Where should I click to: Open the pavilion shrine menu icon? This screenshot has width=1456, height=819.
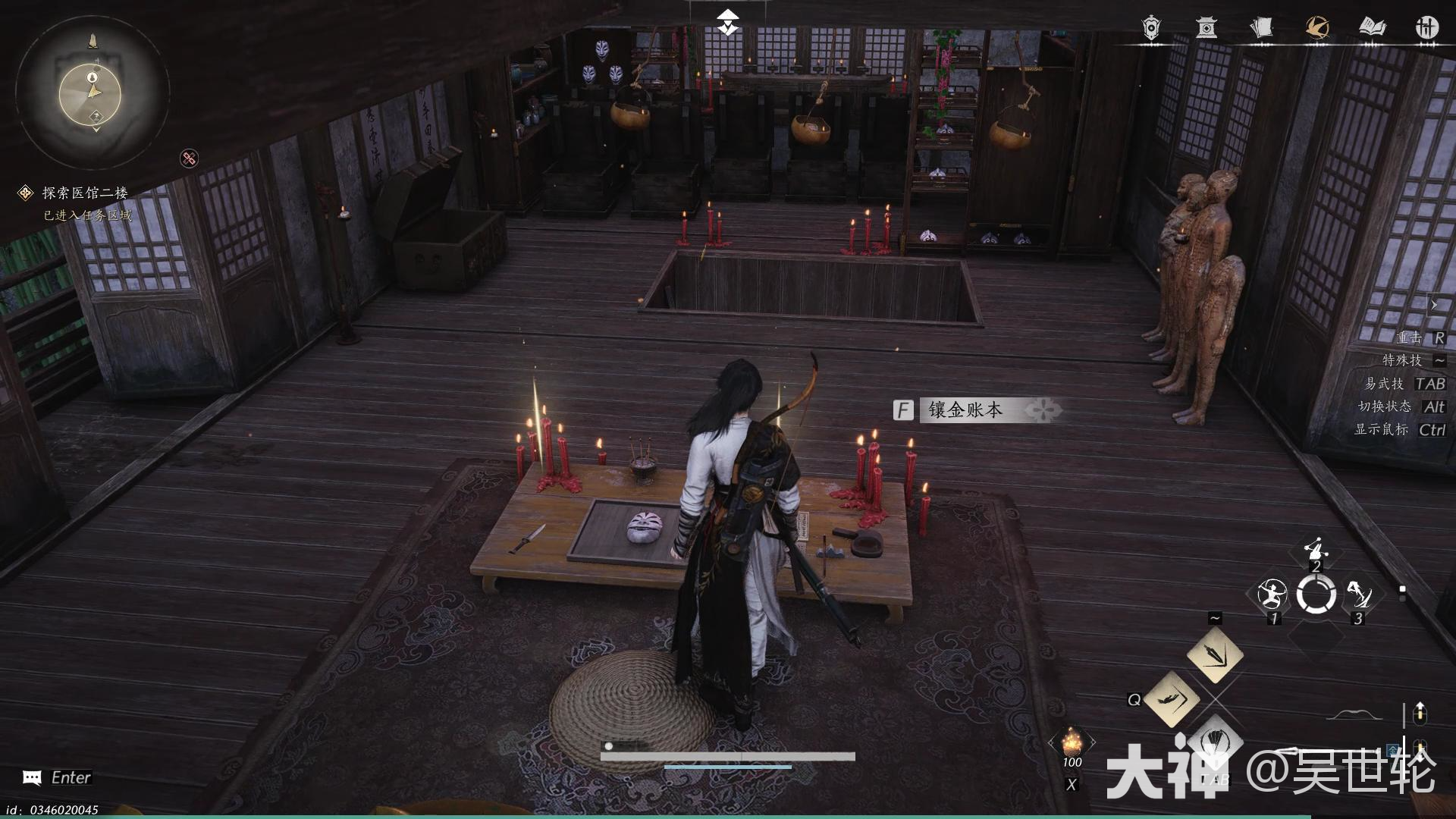(1207, 27)
